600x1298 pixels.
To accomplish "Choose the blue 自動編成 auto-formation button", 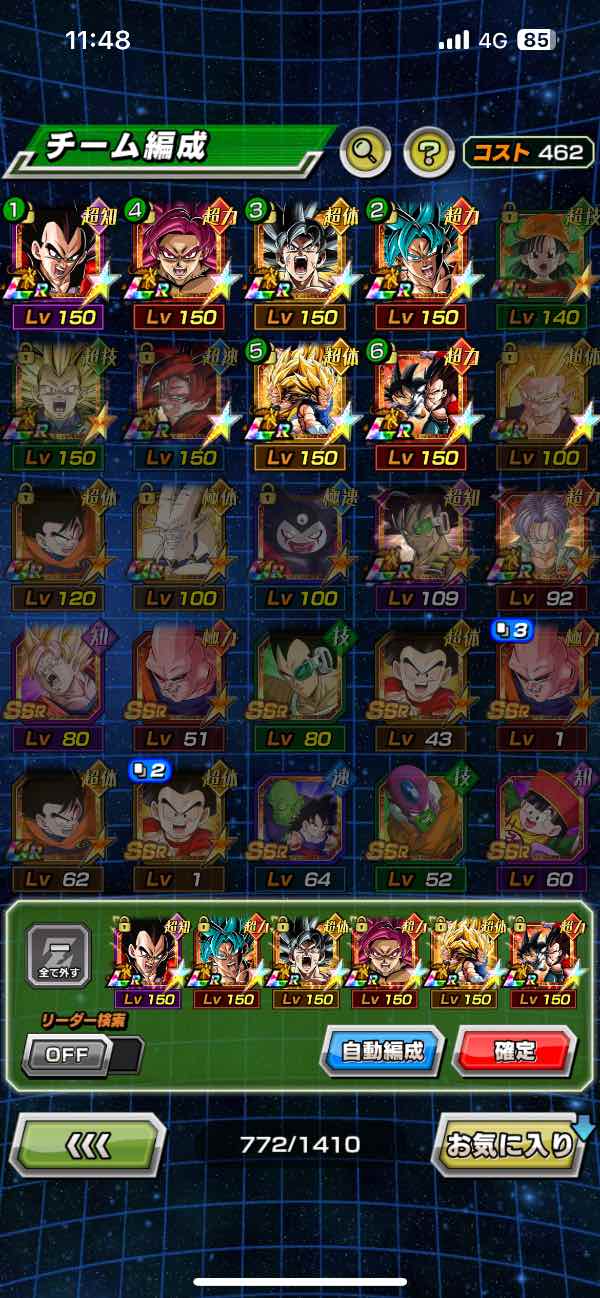I will pyautogui.click(x=382, y=1050).
